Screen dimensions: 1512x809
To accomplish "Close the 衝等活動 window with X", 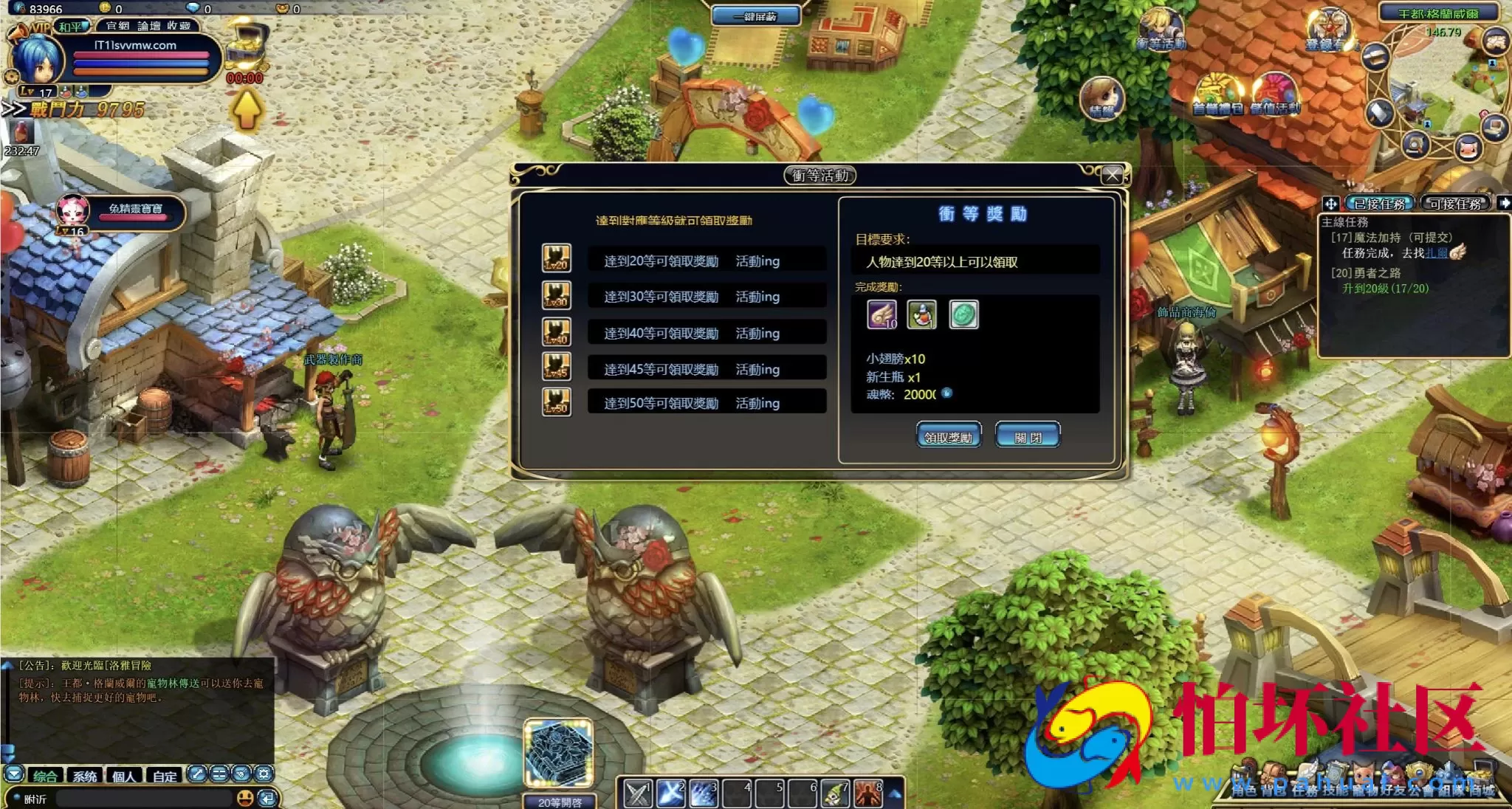I will tap(1112, 175).
